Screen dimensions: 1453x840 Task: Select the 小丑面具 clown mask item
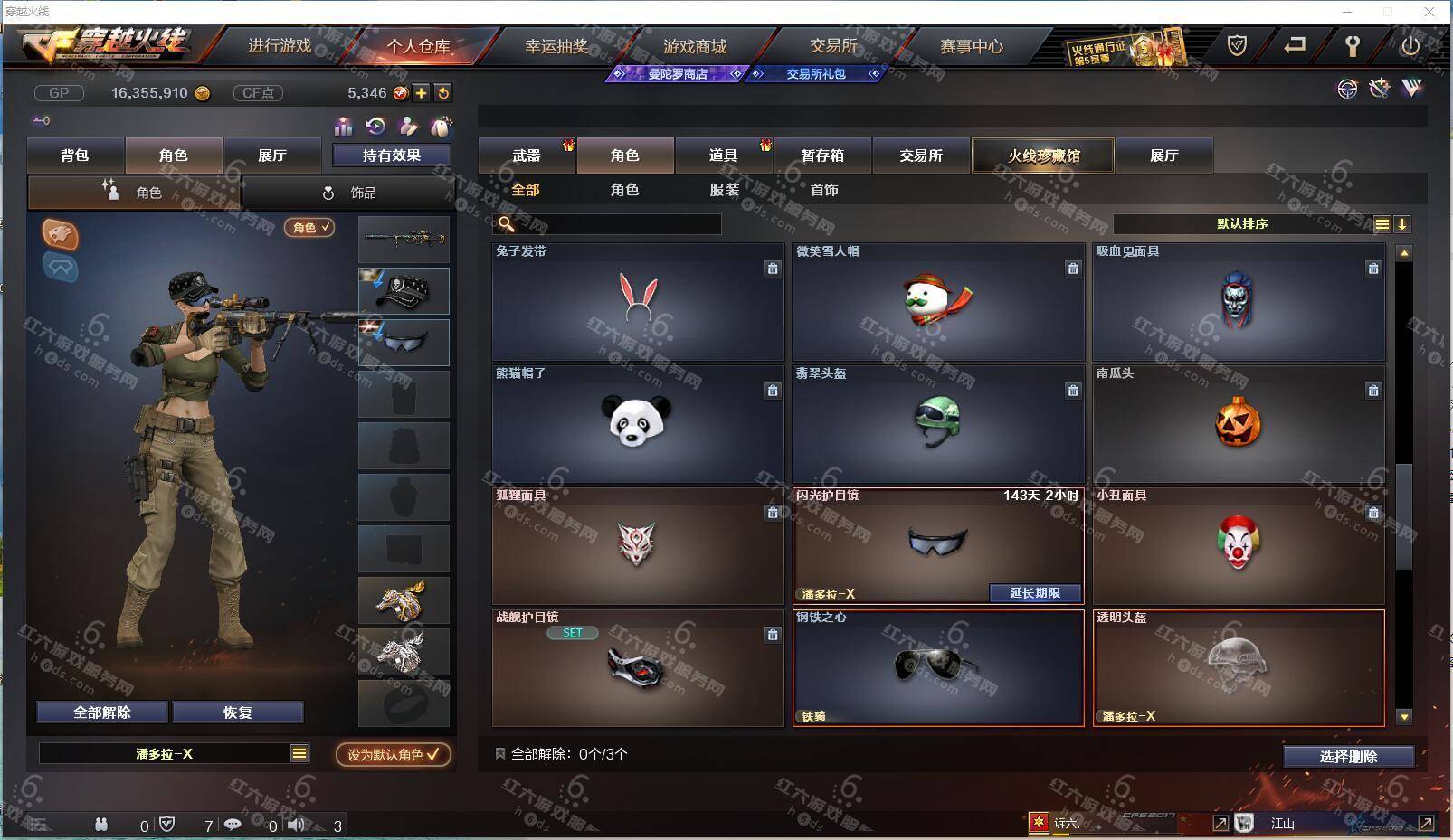[x=1238, y=545]
